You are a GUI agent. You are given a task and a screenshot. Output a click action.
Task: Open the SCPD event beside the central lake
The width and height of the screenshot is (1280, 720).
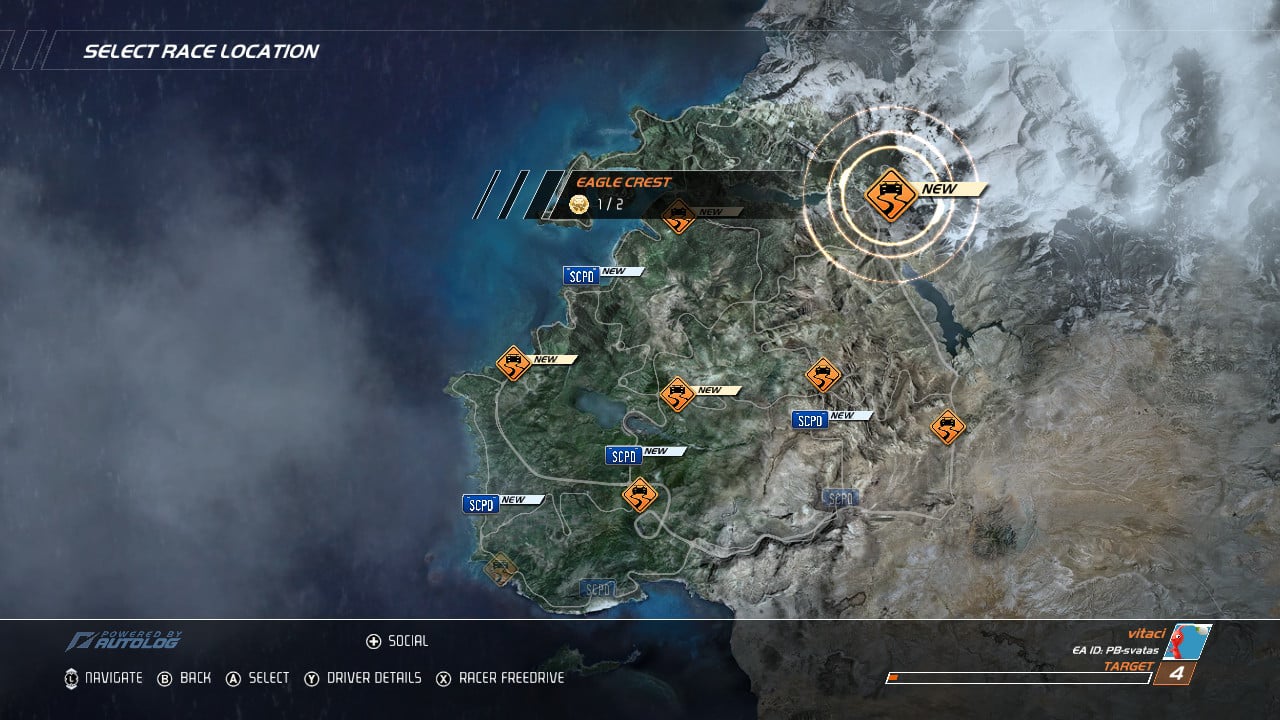623,455
